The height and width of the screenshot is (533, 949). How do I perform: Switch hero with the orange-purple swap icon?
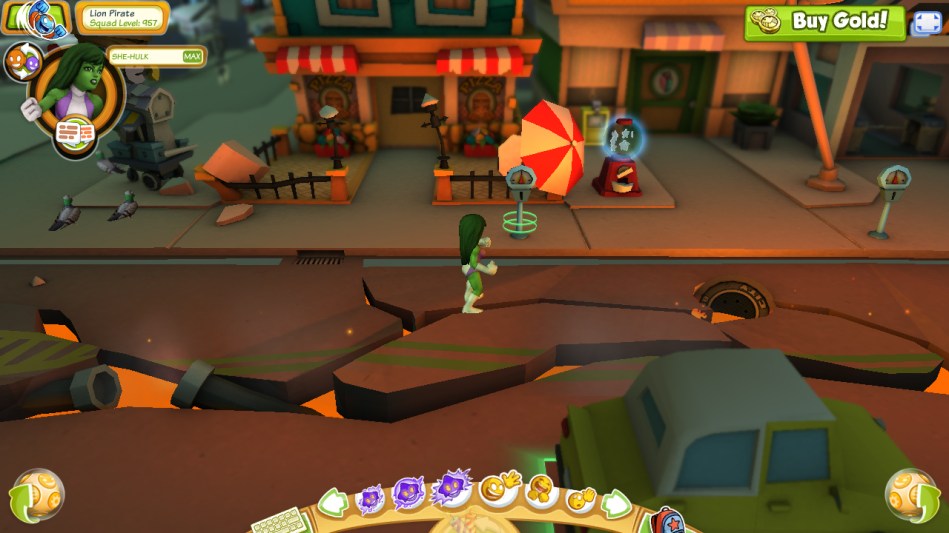coord(22,62)
